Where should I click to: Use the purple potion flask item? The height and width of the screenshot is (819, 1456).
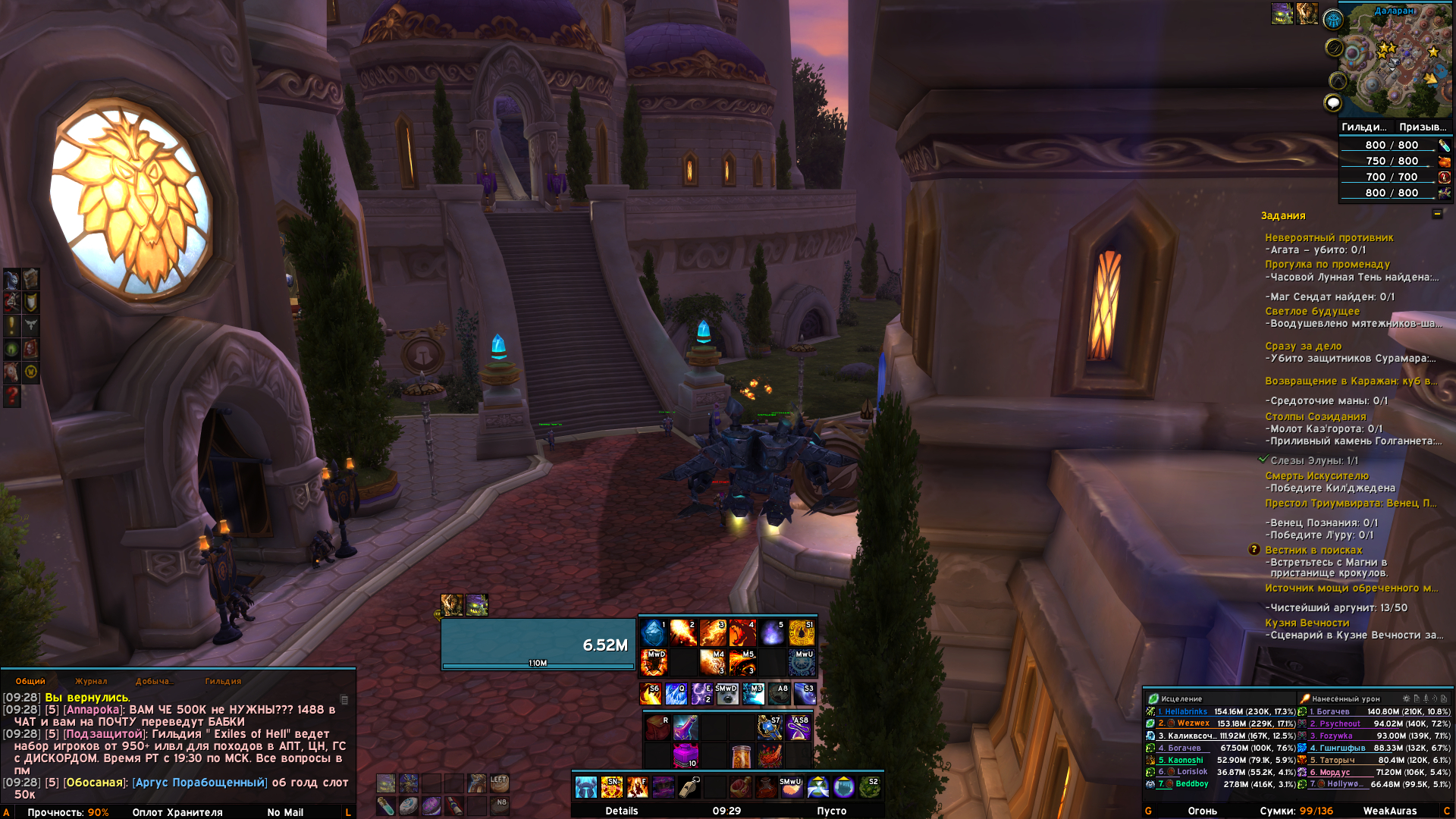tap(685, 728)
